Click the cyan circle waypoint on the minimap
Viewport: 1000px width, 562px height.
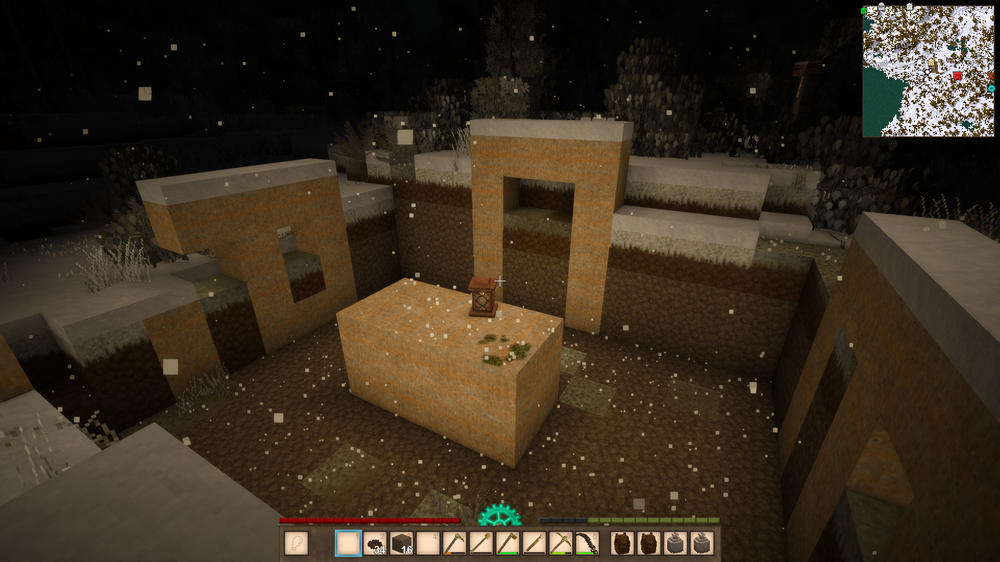tap(991, 88)
